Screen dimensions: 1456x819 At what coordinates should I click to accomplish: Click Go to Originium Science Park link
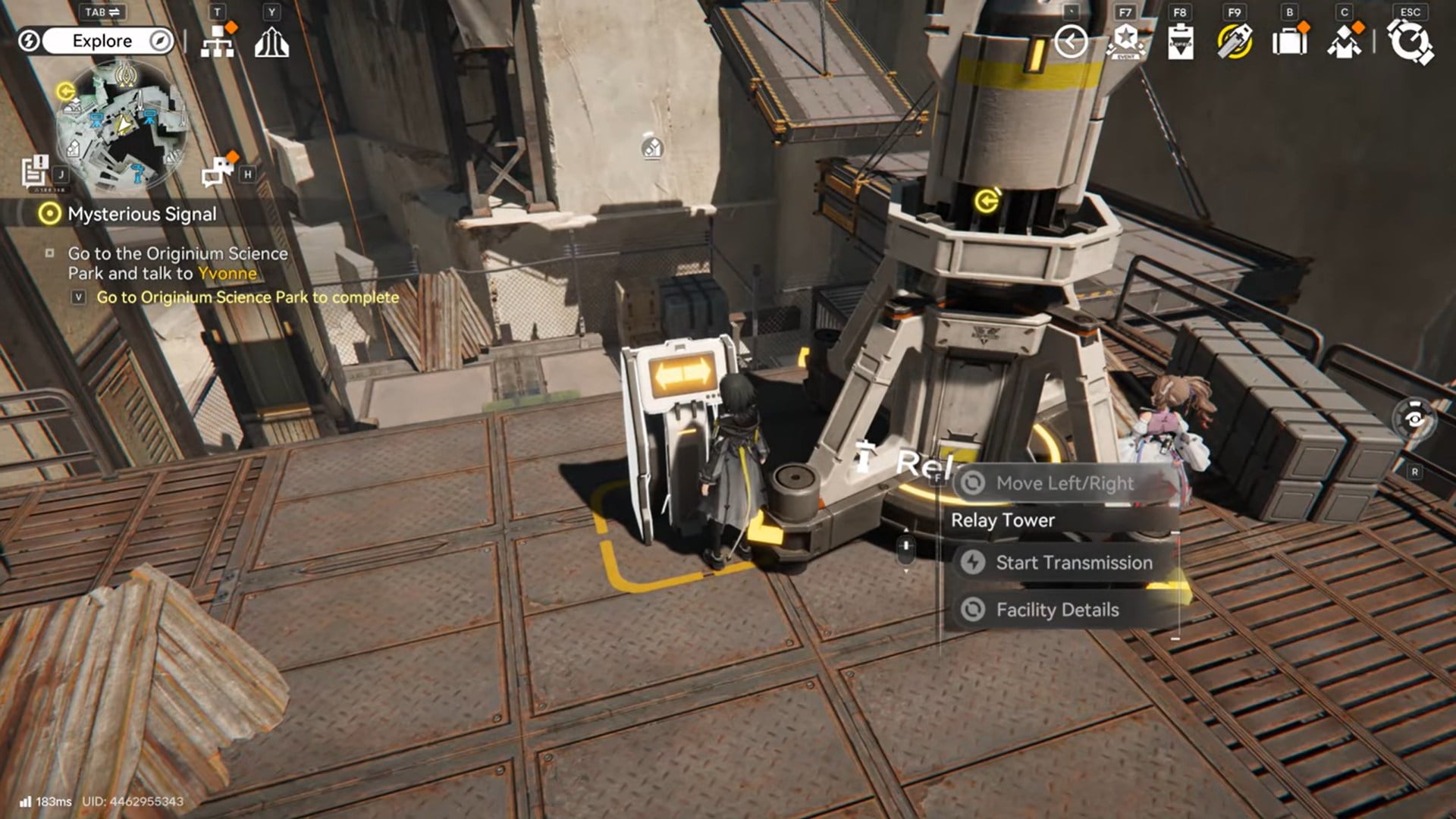(x=247, y=297)
